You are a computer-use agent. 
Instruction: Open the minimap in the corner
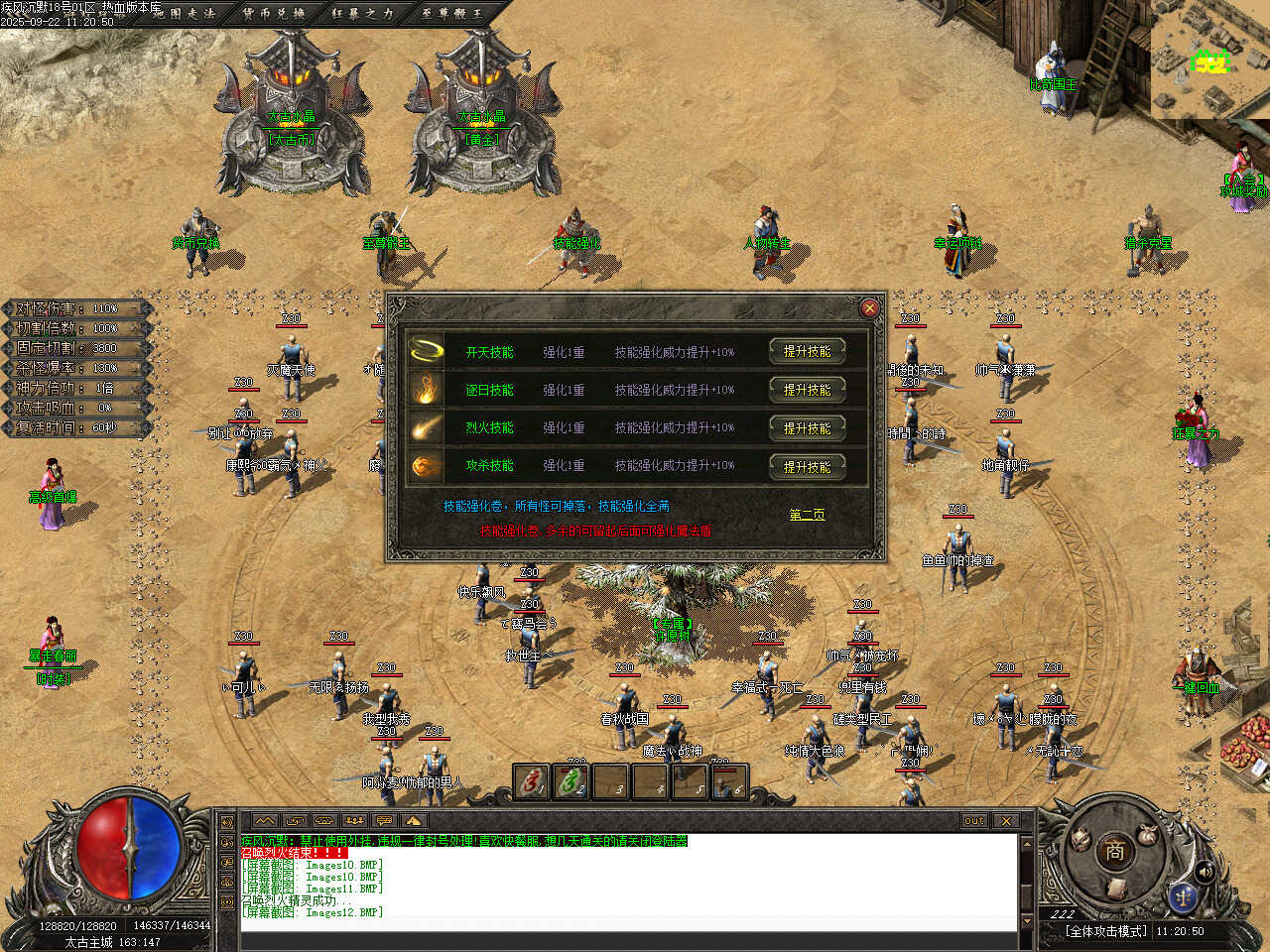pos(1210,59)
